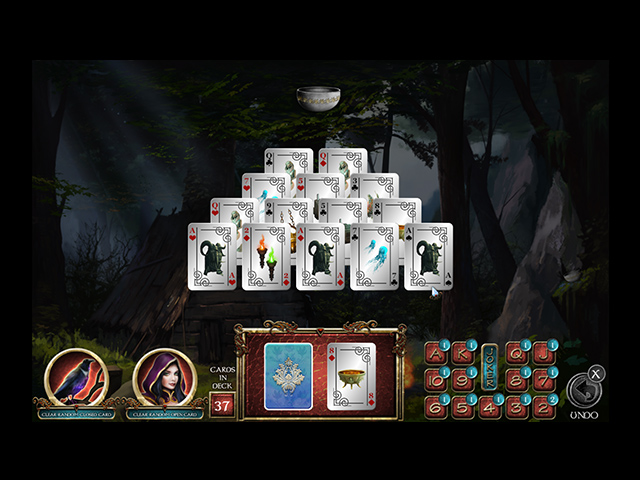Choose the 9 rank button
The image size is (640, 480).
[463, 380]
